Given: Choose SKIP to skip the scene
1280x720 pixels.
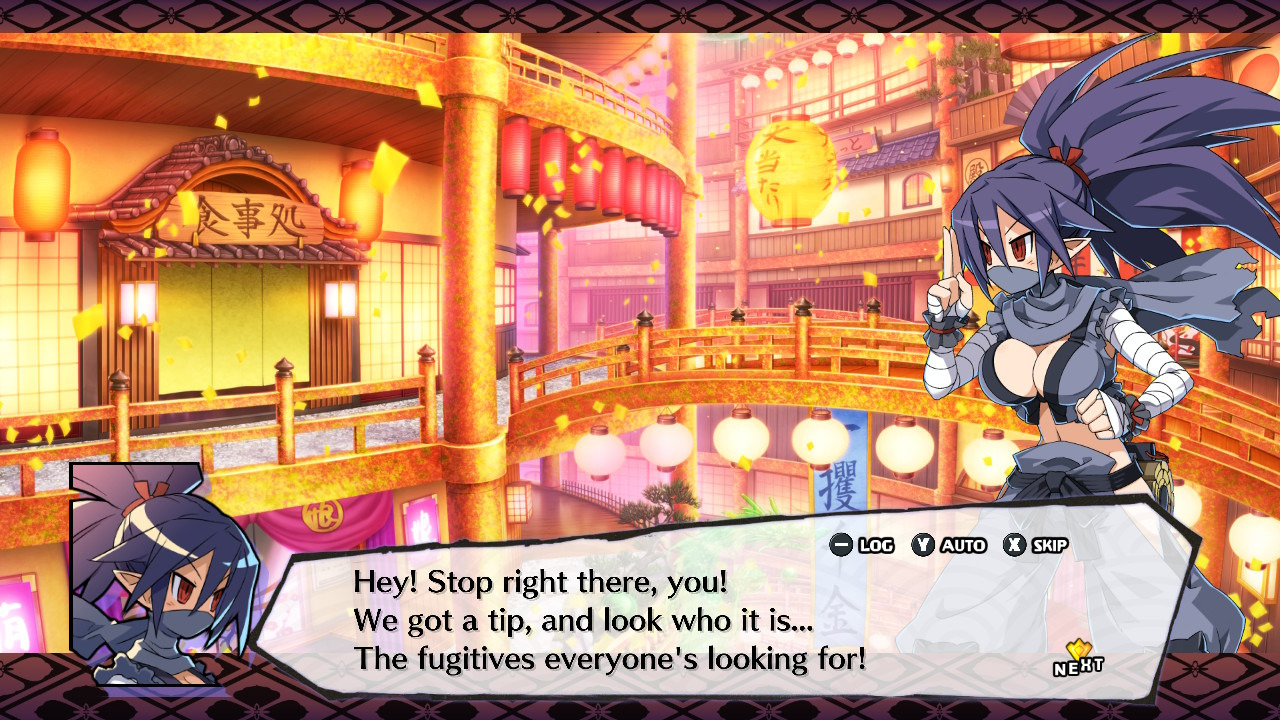Looking at the screenshot, I should pos(1036,545).
